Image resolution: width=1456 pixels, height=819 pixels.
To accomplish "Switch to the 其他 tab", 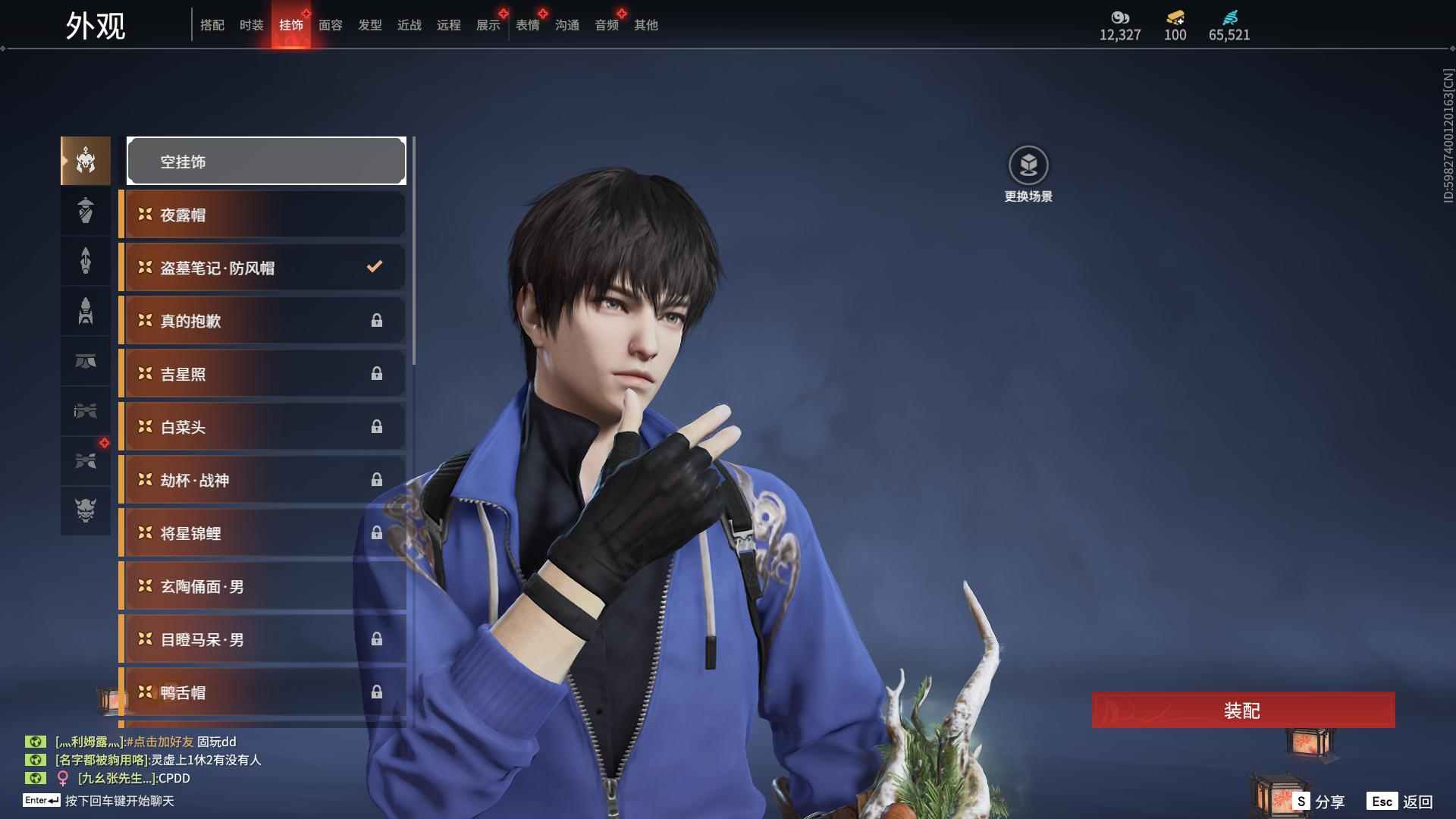I will [645, 25].
